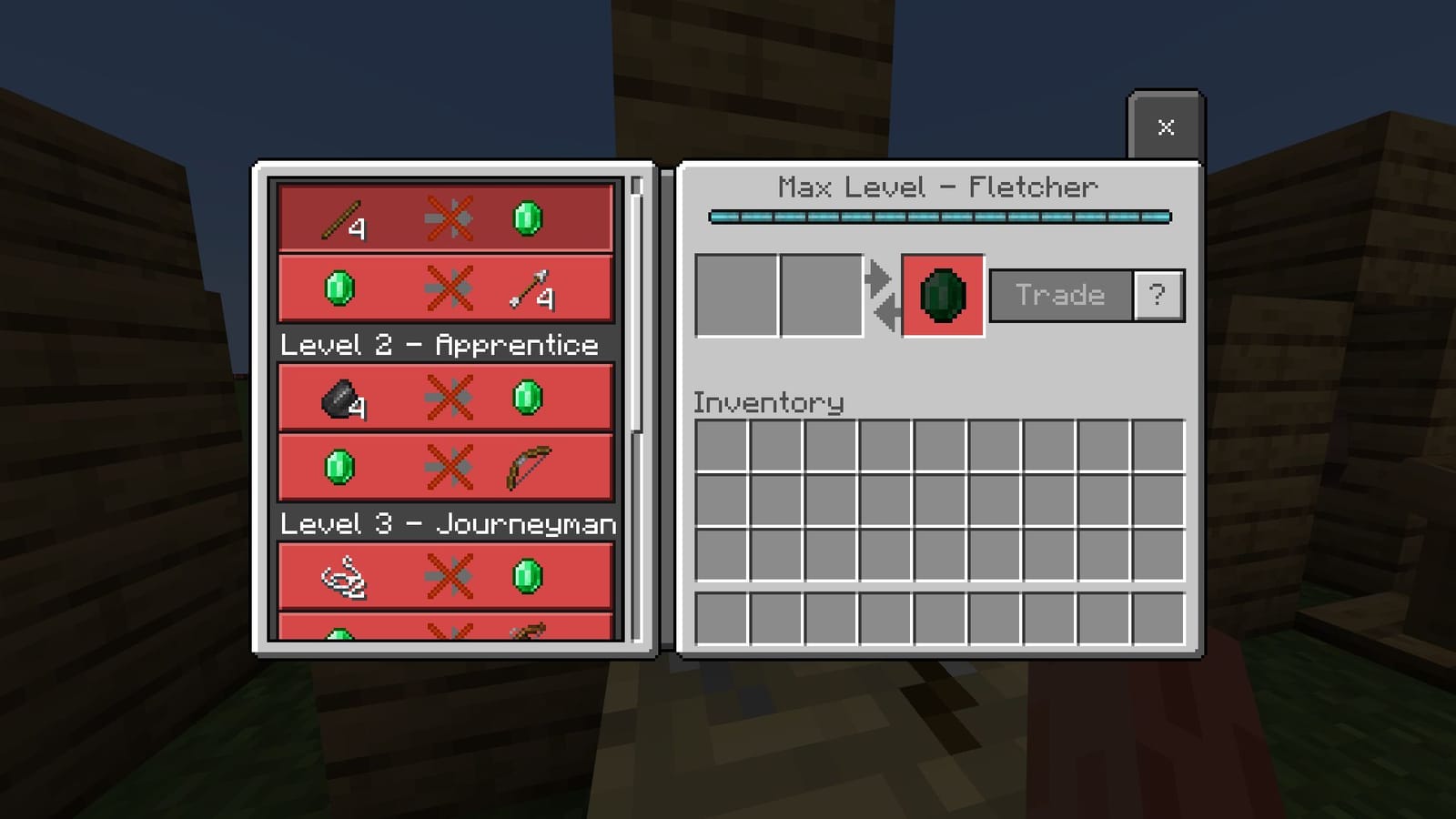Click the Level 2 - Apprentice header
The height and width of the screenshot is (819, 1456).
[440, 346]
